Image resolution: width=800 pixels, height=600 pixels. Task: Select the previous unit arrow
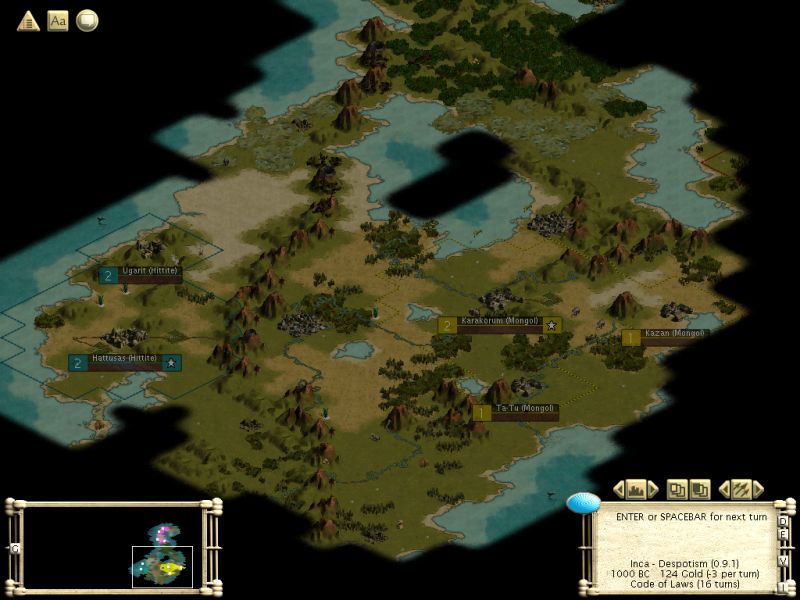[724, 489]
